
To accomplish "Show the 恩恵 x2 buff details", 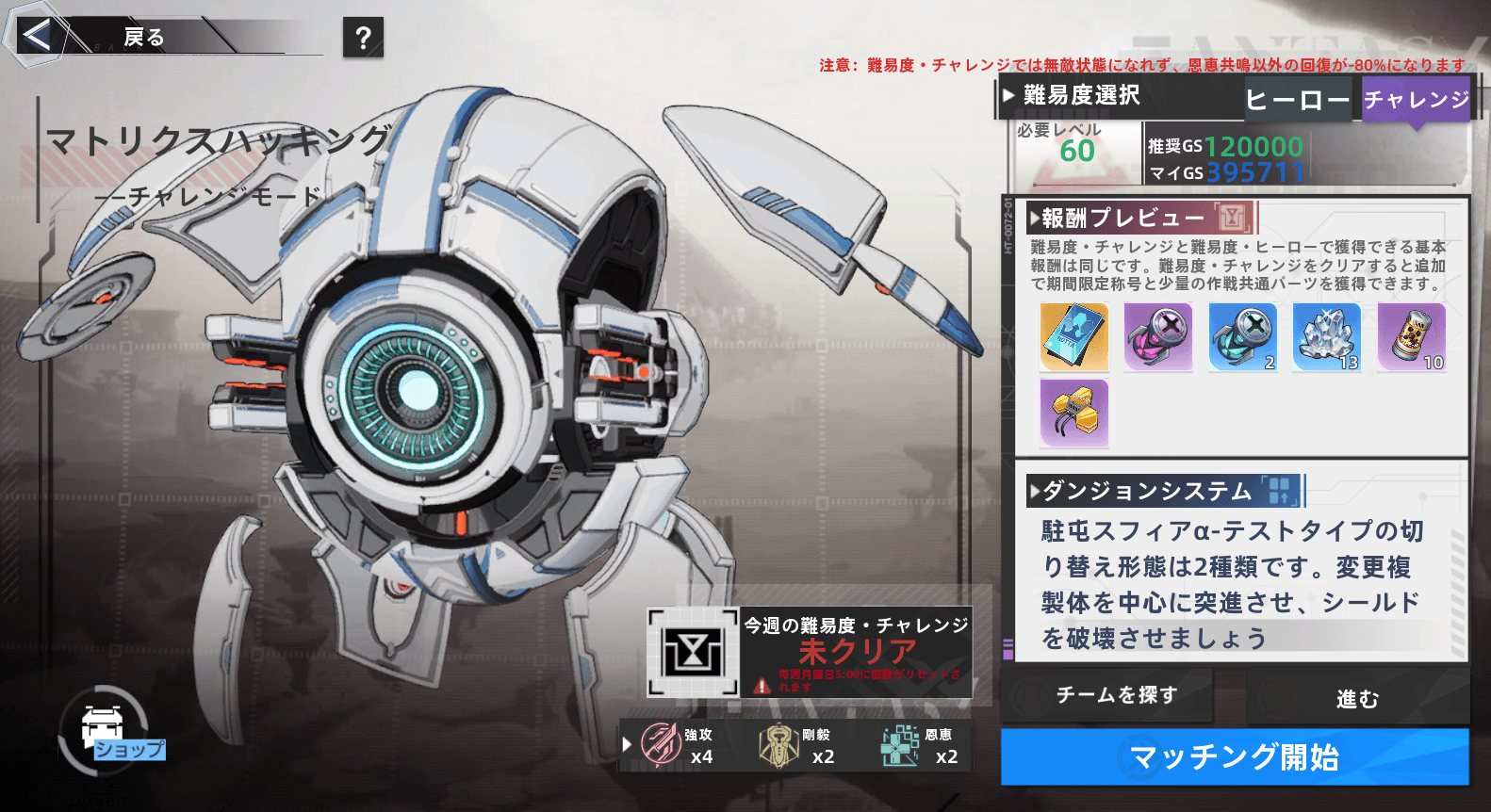I will tap(918, 745).
